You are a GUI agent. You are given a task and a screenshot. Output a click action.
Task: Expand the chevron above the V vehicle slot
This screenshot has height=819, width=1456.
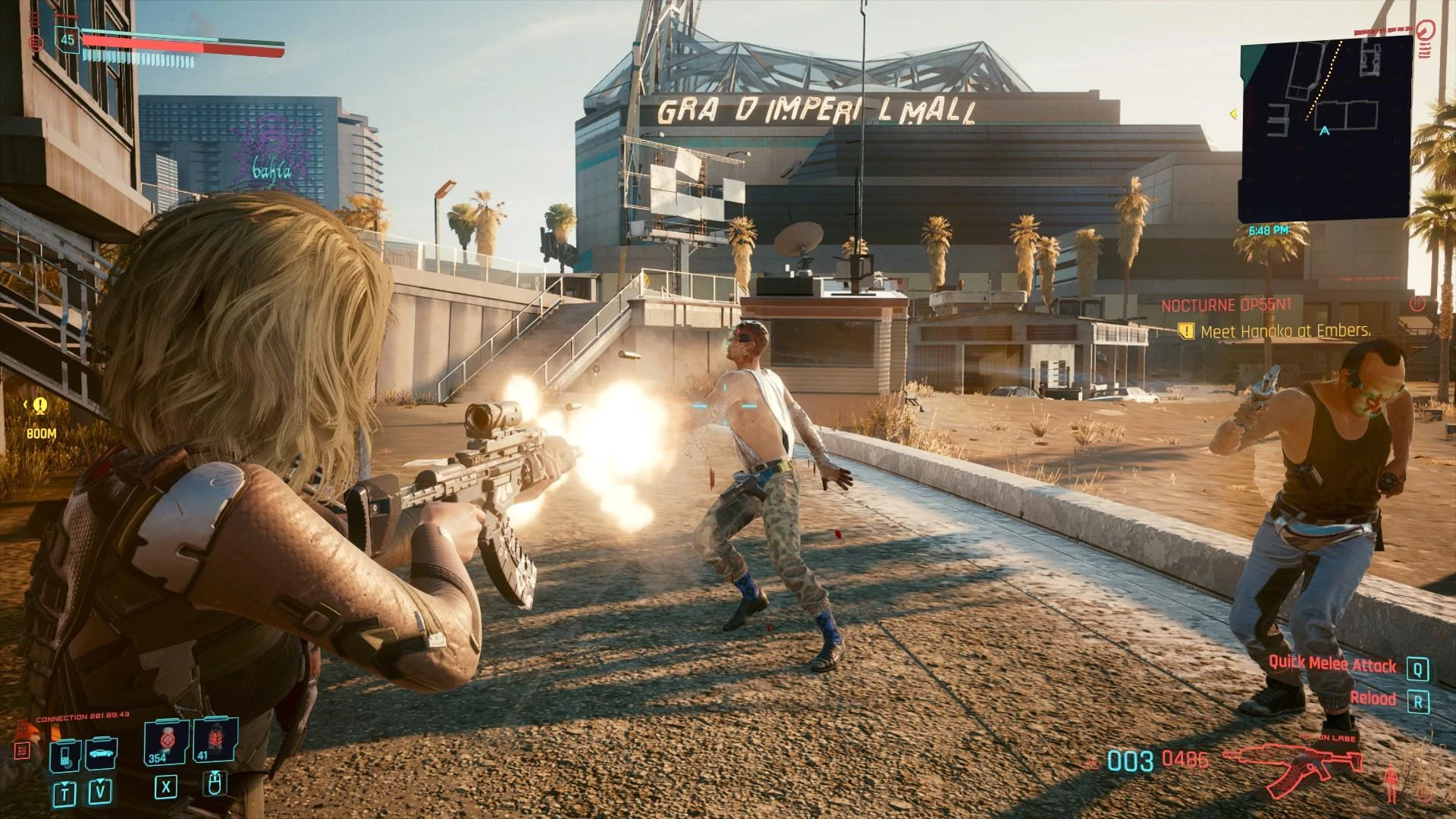(100, 780)
